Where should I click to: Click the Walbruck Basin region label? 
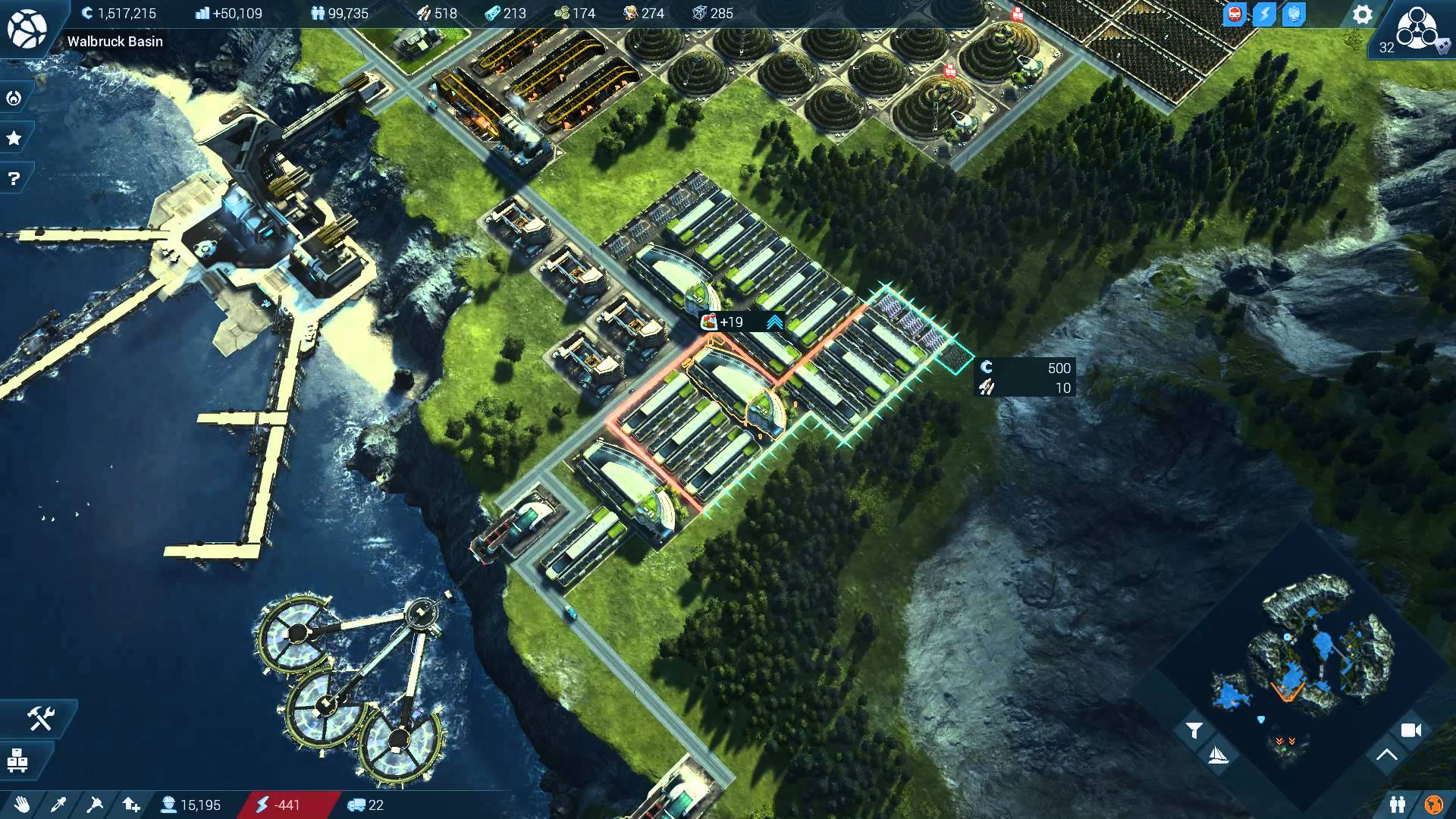[114, 42]
